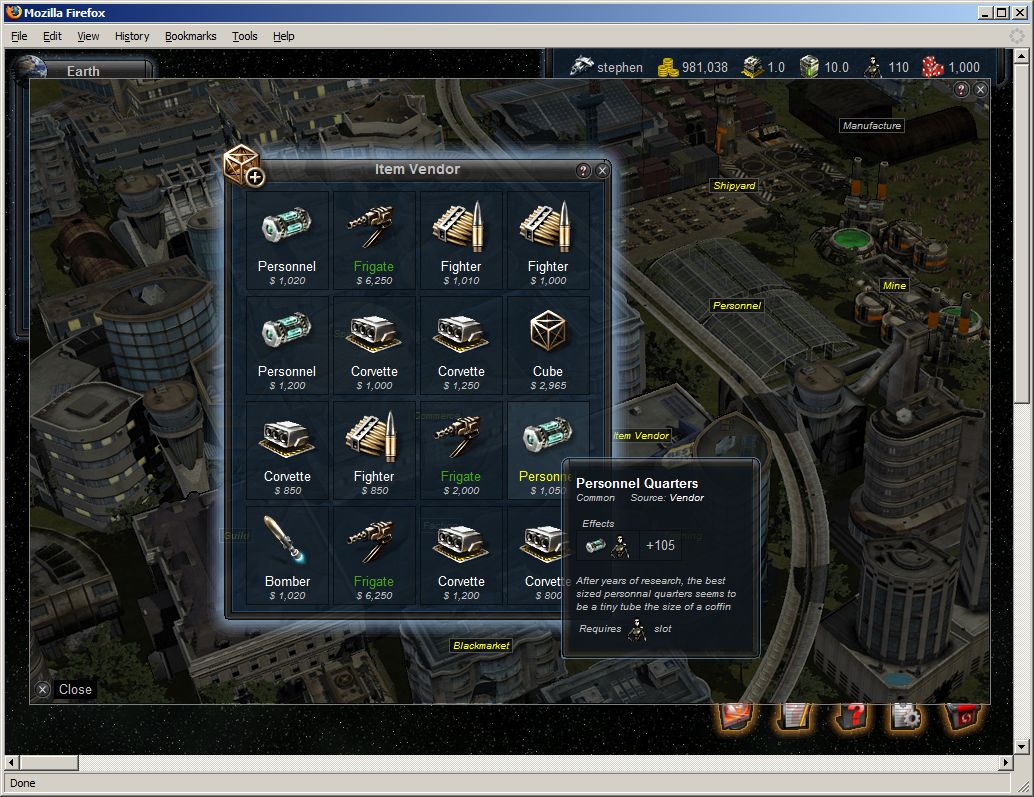
Task: Open the Blackmarket building label
Action: [x=481, y=646]
